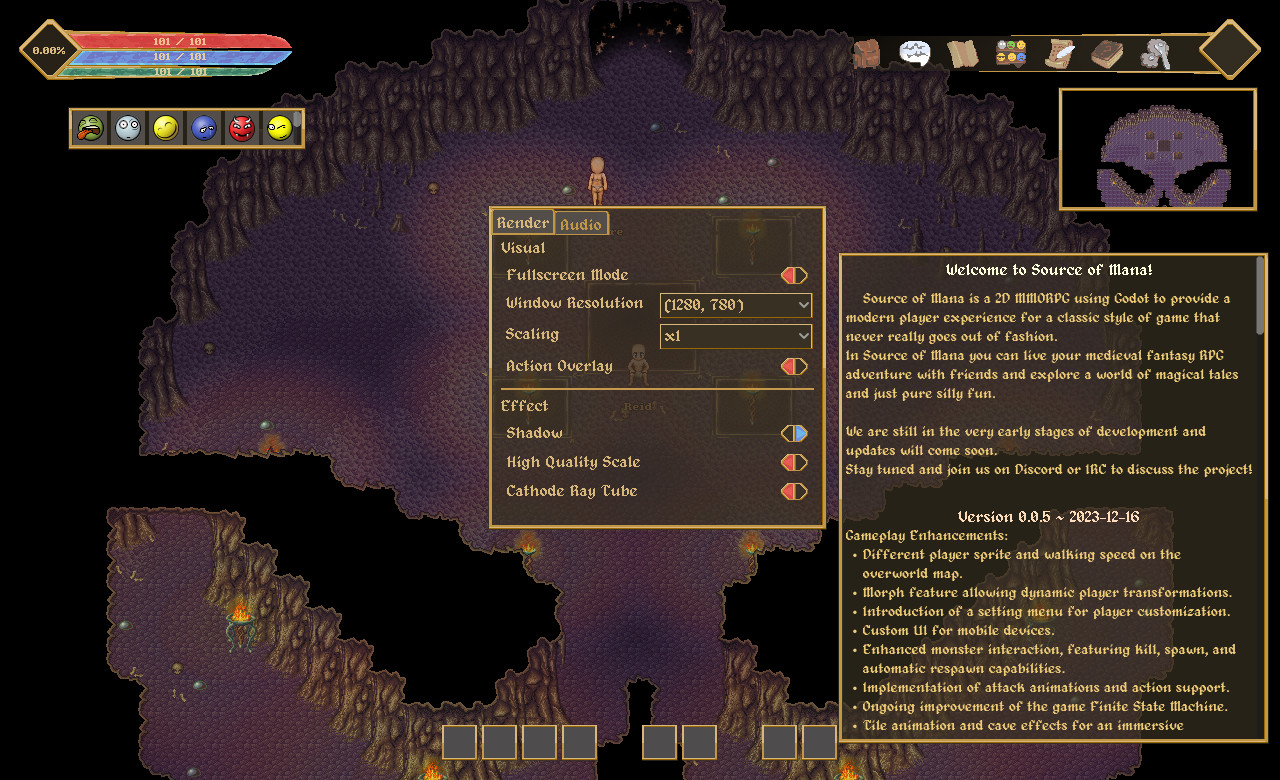Enable High Quality Scale
The height and width of the screenshot is (780, 1280).
click(x=794, y=462)
